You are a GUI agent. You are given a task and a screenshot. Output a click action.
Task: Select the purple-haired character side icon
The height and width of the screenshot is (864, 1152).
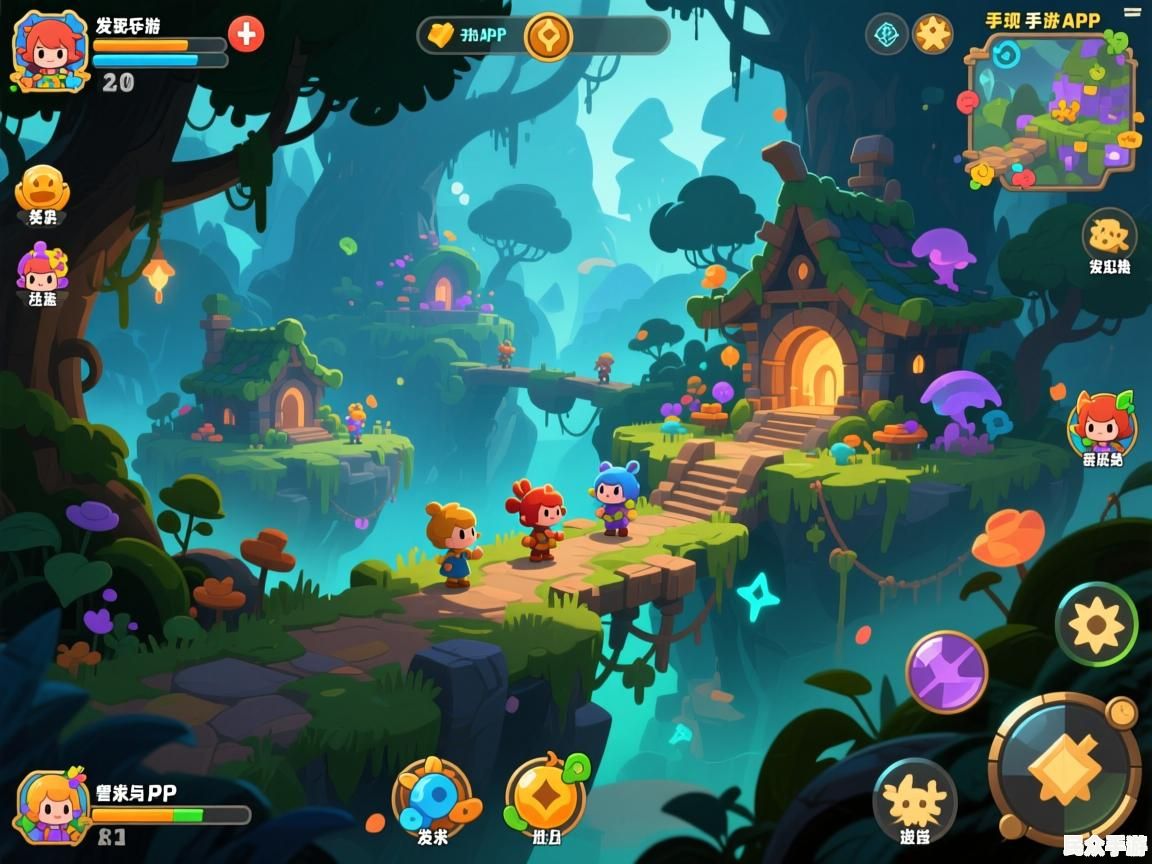pos(42,268)
